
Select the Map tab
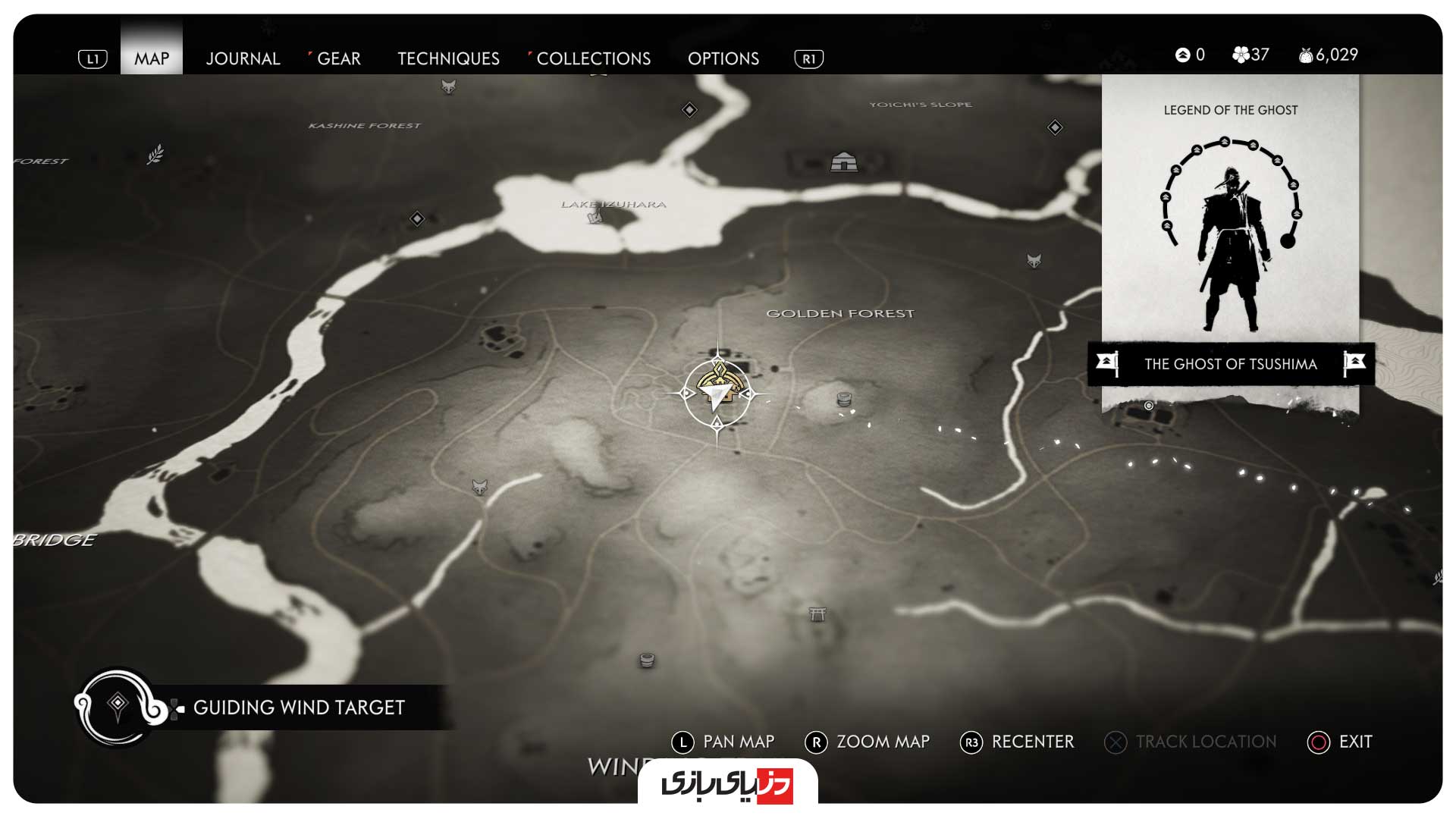point(152,58)
